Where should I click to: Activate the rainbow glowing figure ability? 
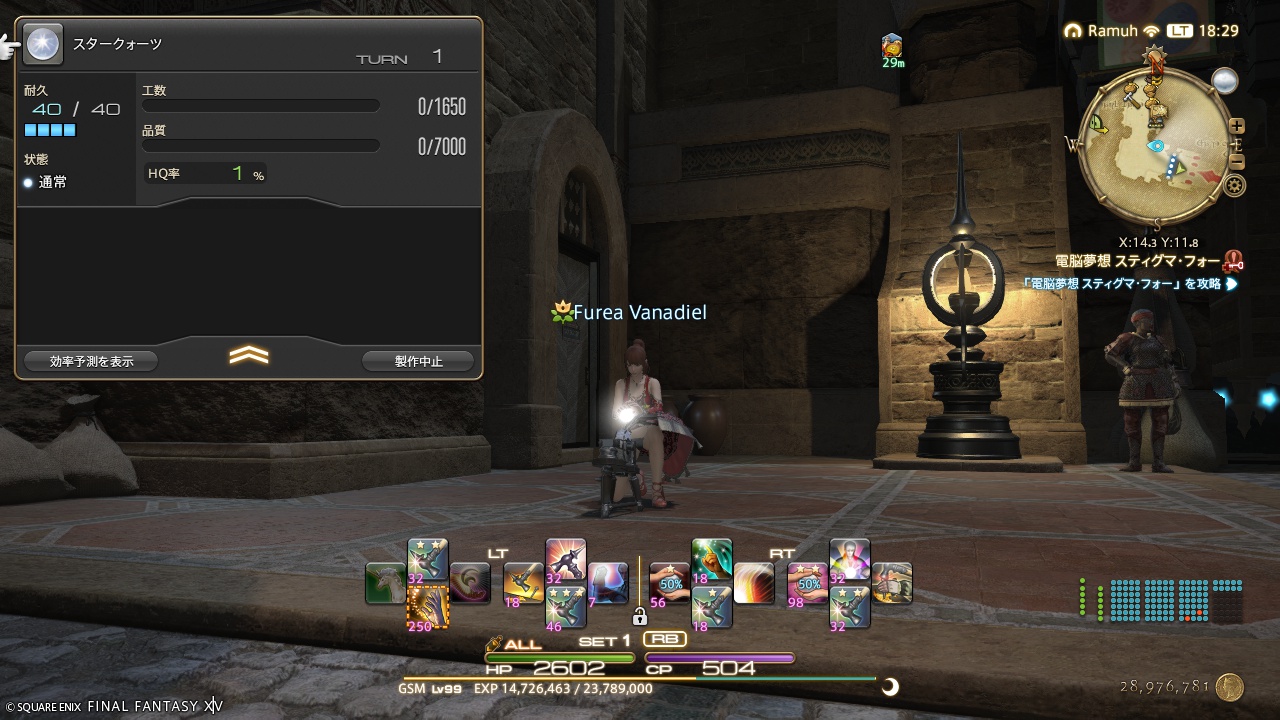tap(849, 559)
